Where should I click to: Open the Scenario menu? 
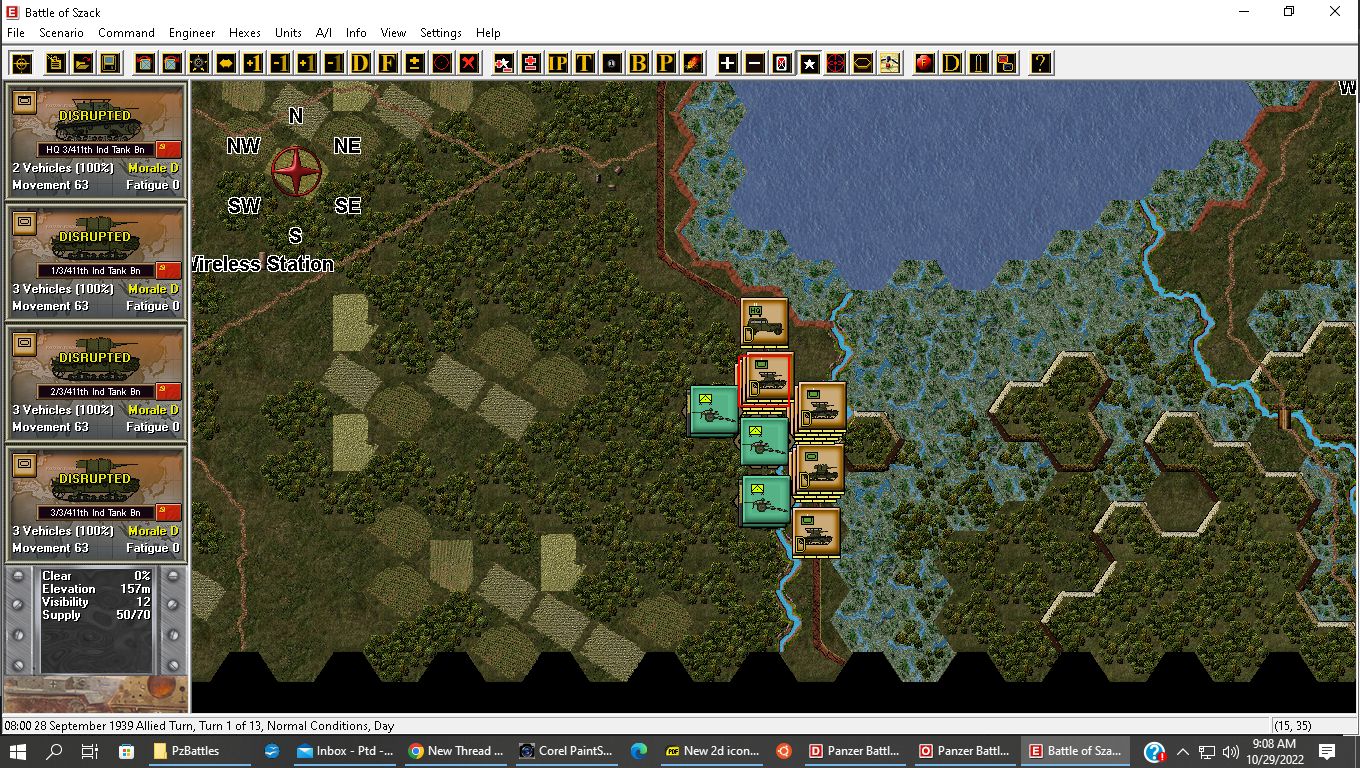tap(61, 33)
